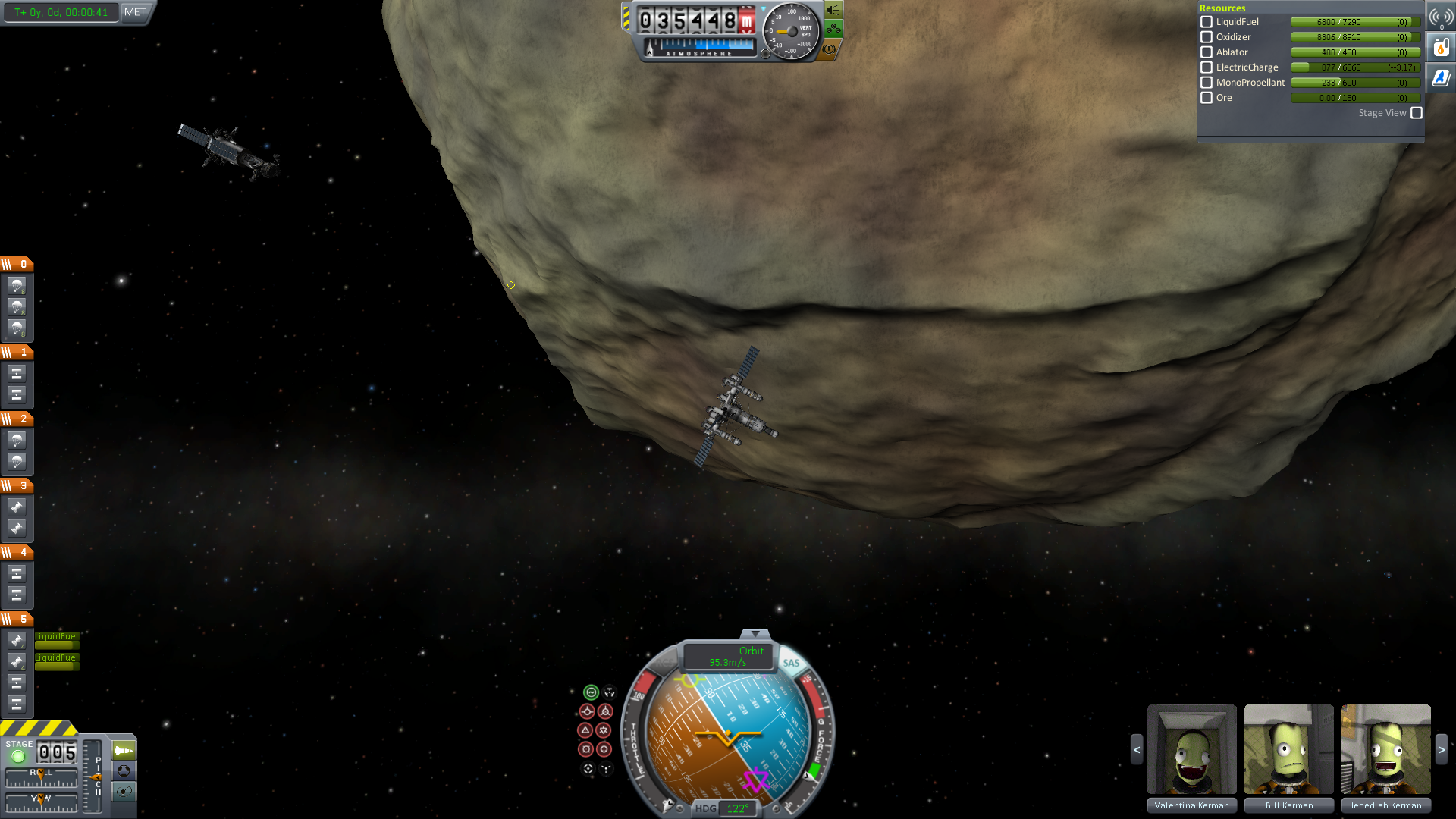The height and width of the screenshot is (819, 1456).
Task: Enable the Stage View checkbox
Action: coord(1417,113)
